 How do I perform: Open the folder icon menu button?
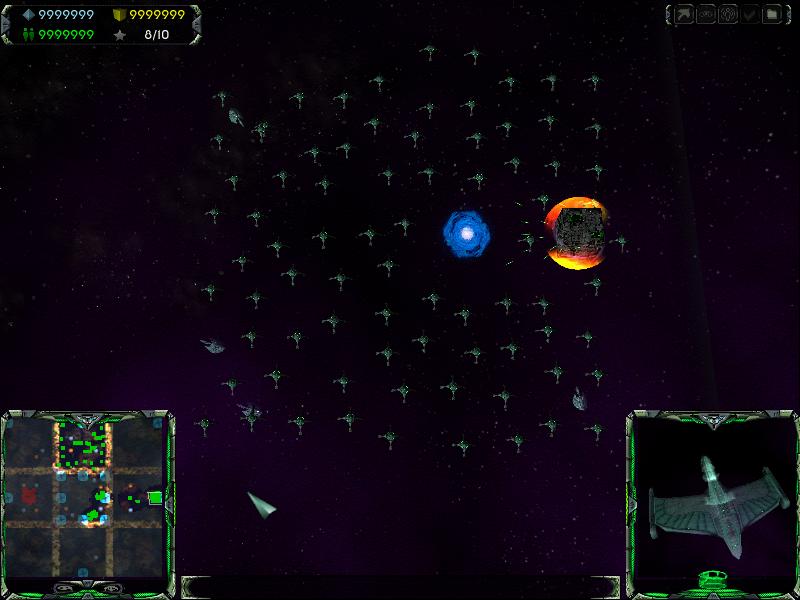(773, 15)
